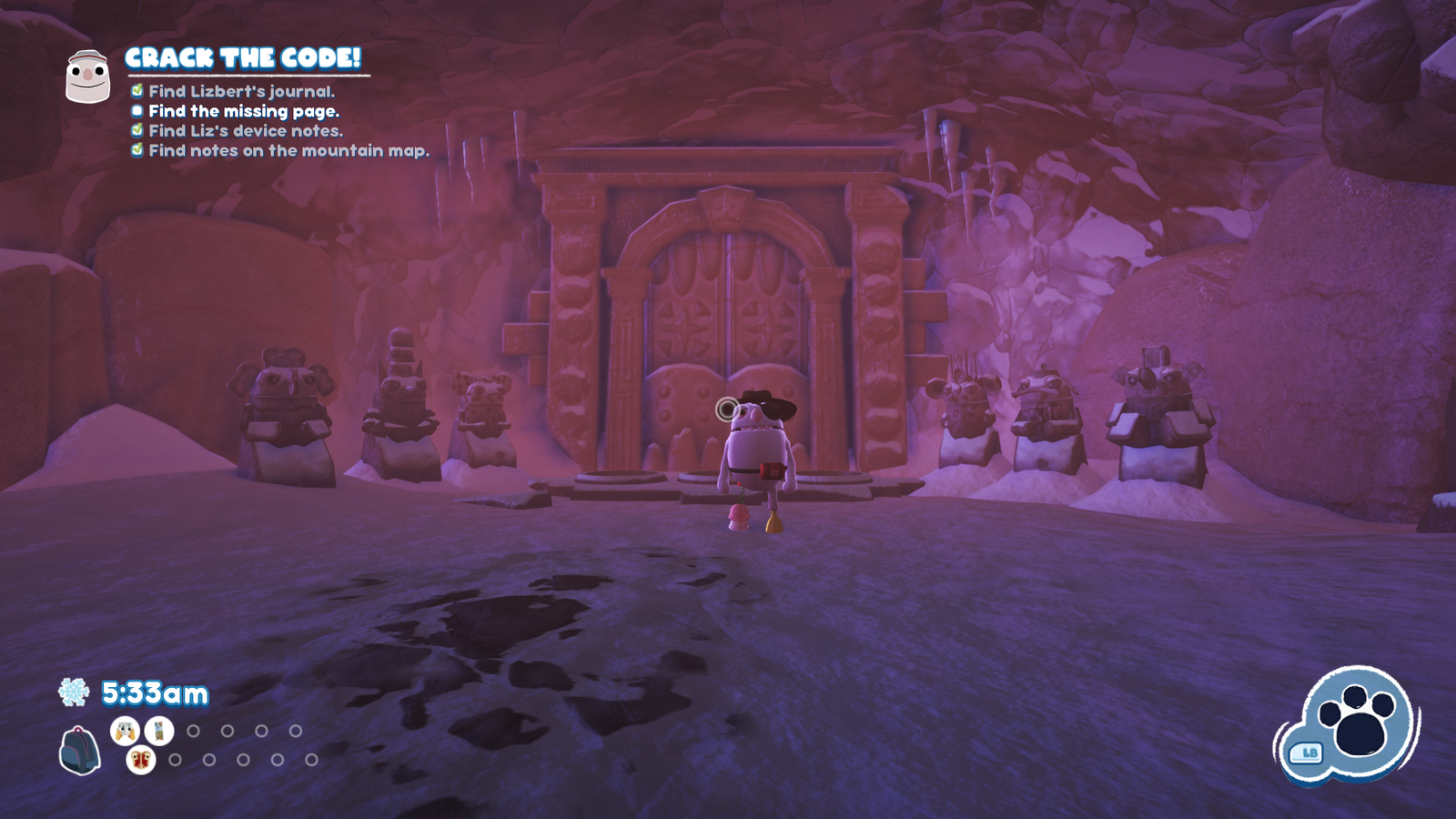The width and height of the screenshot is (1456, 819).
Task: Select the colorful snack bar item slot
Action: 158,730
